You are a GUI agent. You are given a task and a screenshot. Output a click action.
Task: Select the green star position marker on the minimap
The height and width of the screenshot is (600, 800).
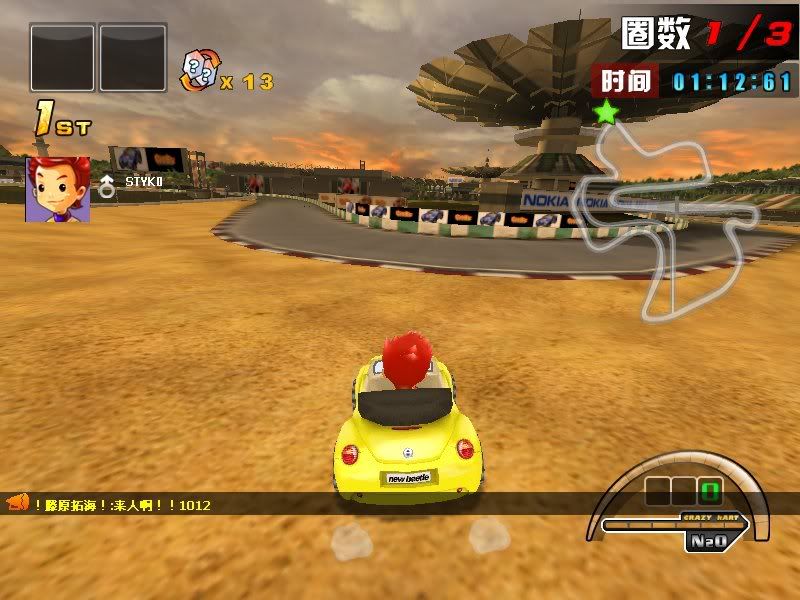click(x=606, y=112)
